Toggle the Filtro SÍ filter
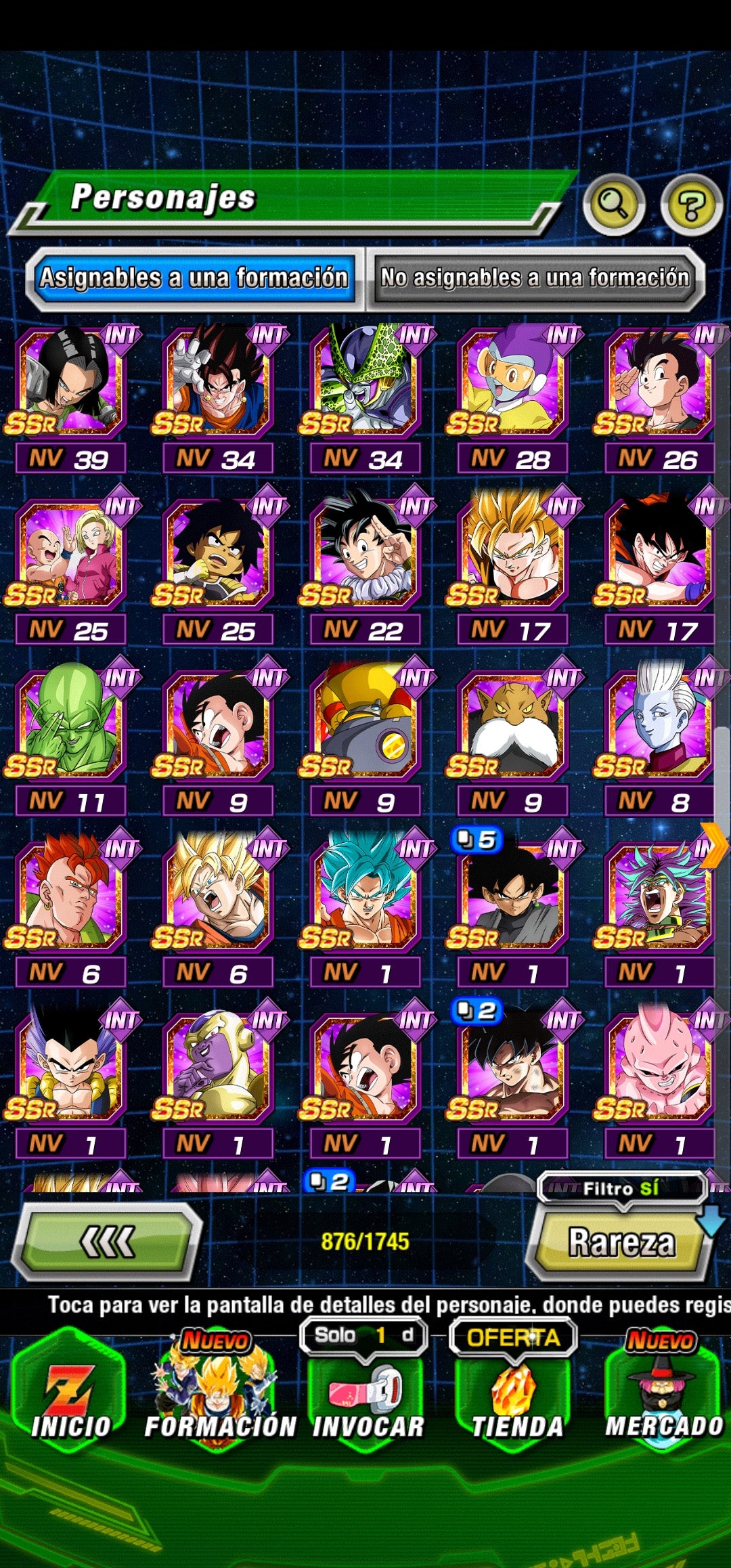The height and width of the screenshot is (1568, 731). coord(621,1188)
